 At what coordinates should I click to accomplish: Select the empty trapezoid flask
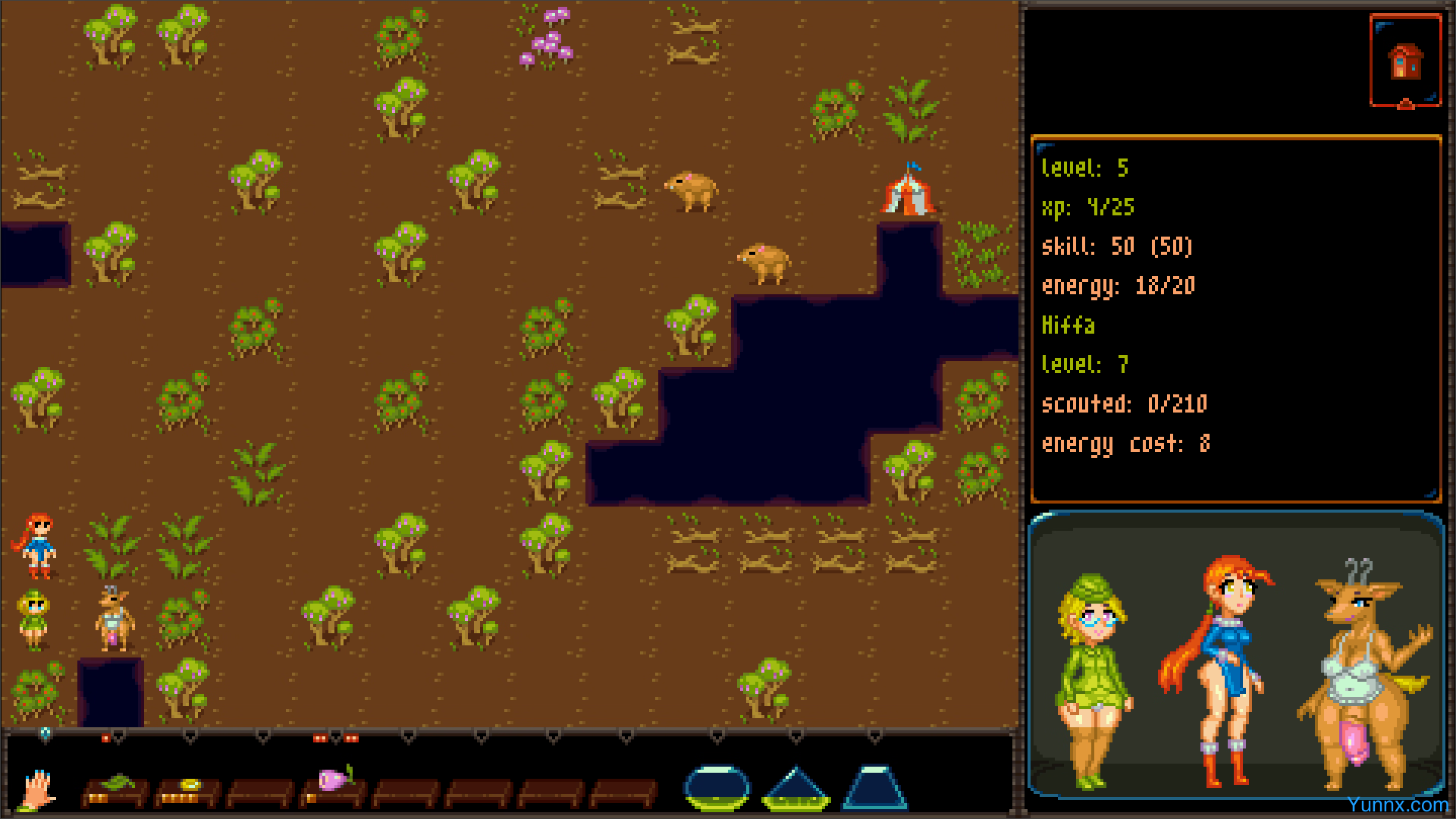point(875,788)
